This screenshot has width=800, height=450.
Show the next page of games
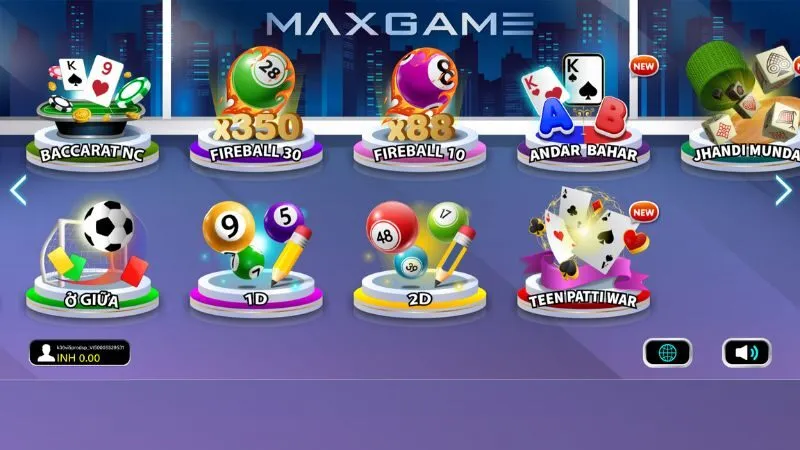(783, 190)
